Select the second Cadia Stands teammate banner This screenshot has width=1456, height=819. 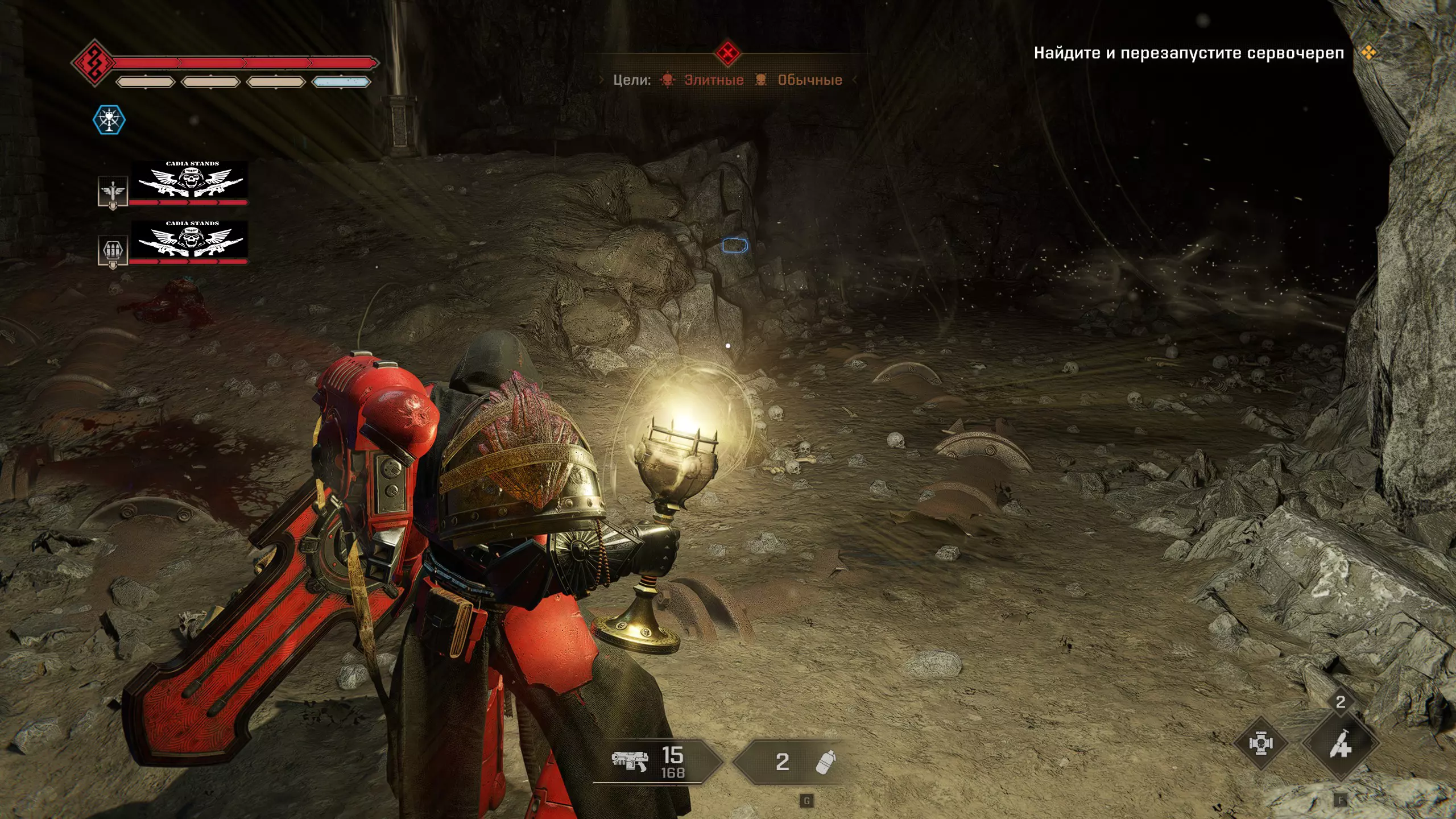tap(189, 239)
